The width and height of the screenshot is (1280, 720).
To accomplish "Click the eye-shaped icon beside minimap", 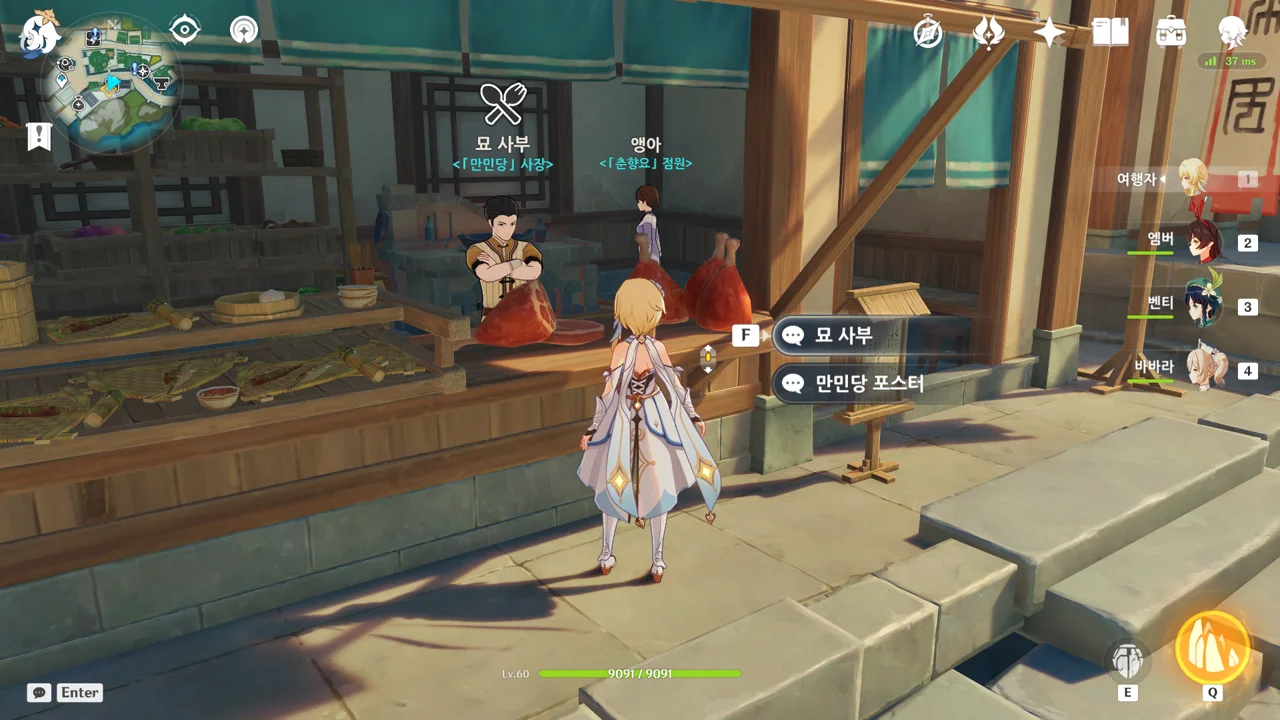I will [x=185, y=30].
